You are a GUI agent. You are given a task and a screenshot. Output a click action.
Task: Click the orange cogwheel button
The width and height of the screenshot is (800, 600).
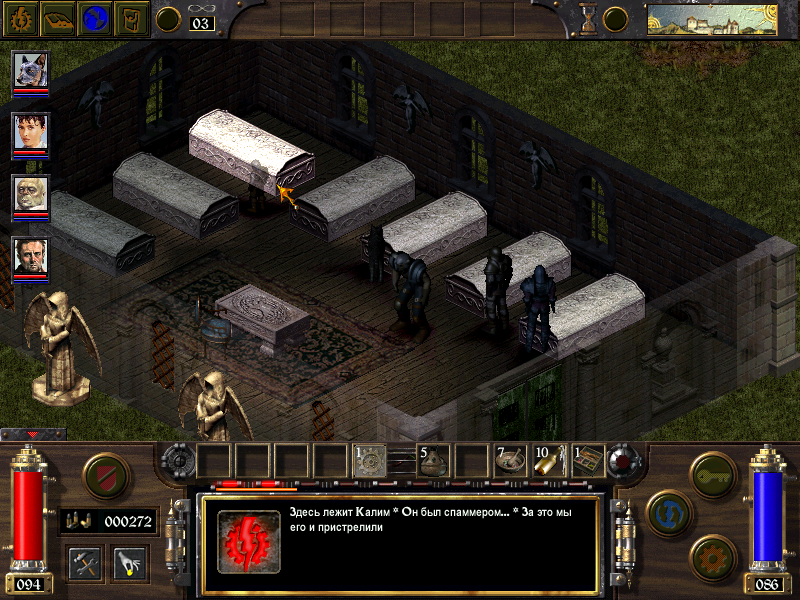(x=712, y=556)
